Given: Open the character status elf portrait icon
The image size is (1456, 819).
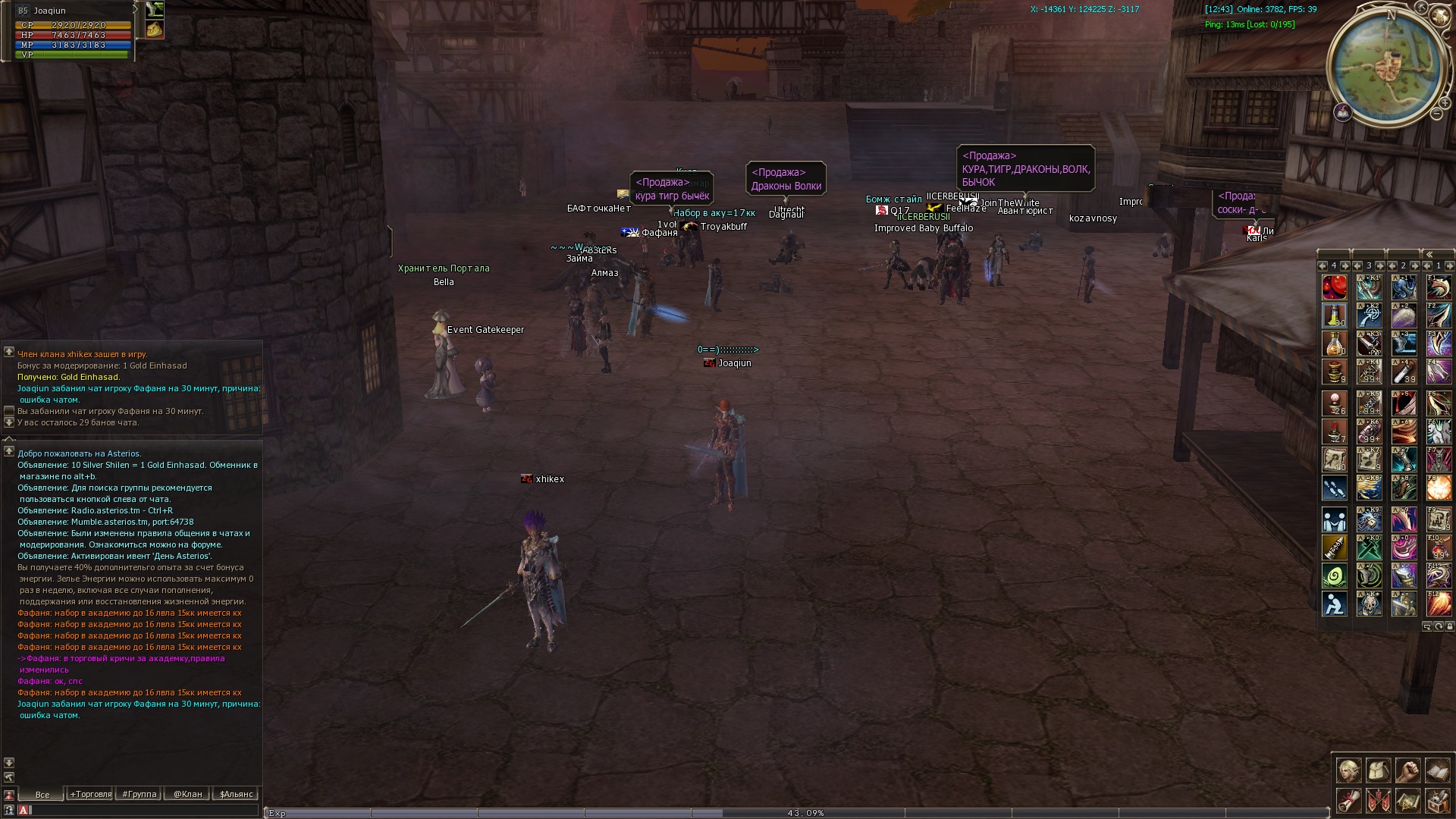Looking at the screenshot, I should point(1348,770).
